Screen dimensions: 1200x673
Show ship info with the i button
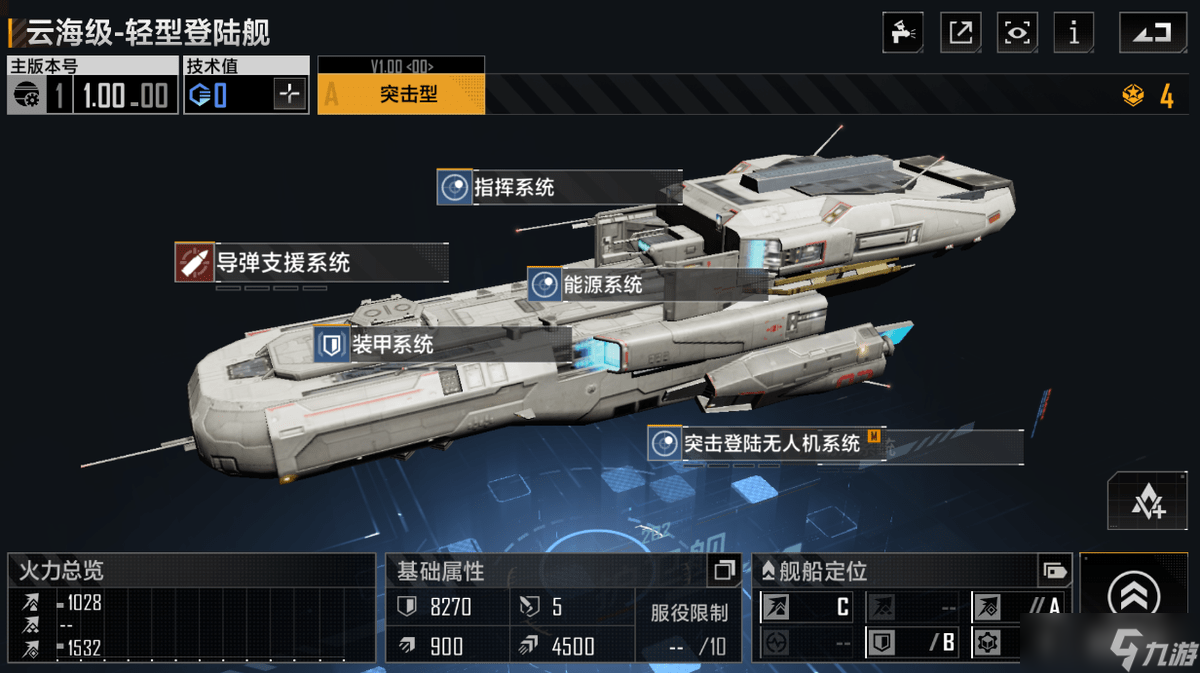click(x=1074, y=32)
